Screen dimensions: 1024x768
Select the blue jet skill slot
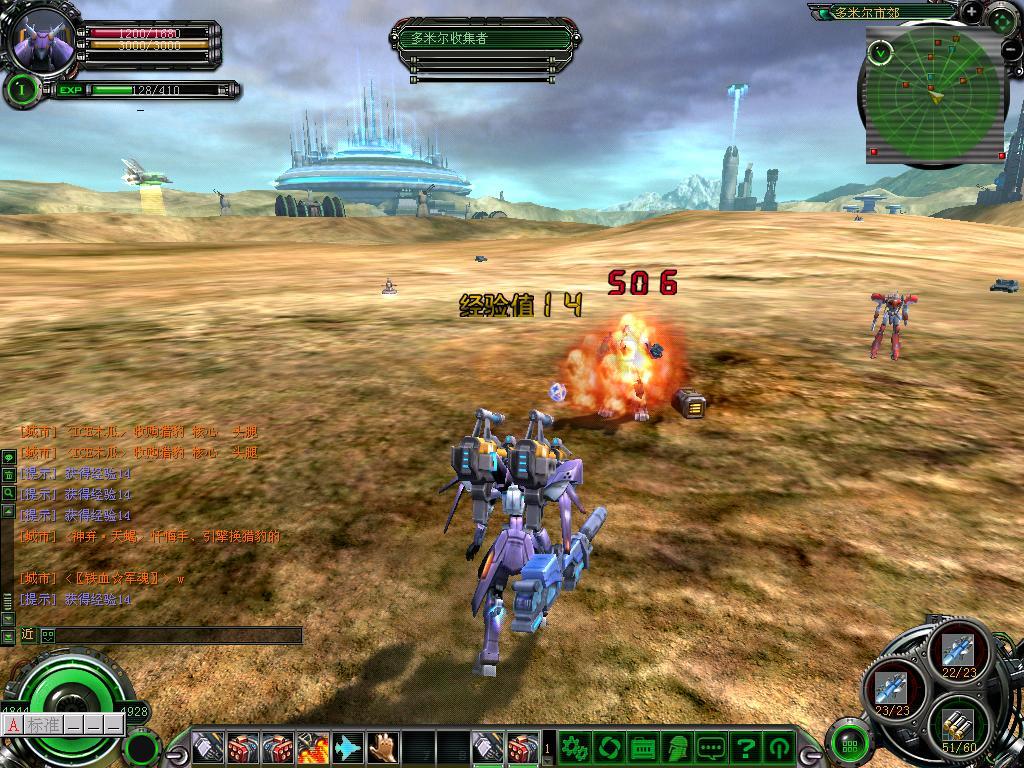click(347, 747)
